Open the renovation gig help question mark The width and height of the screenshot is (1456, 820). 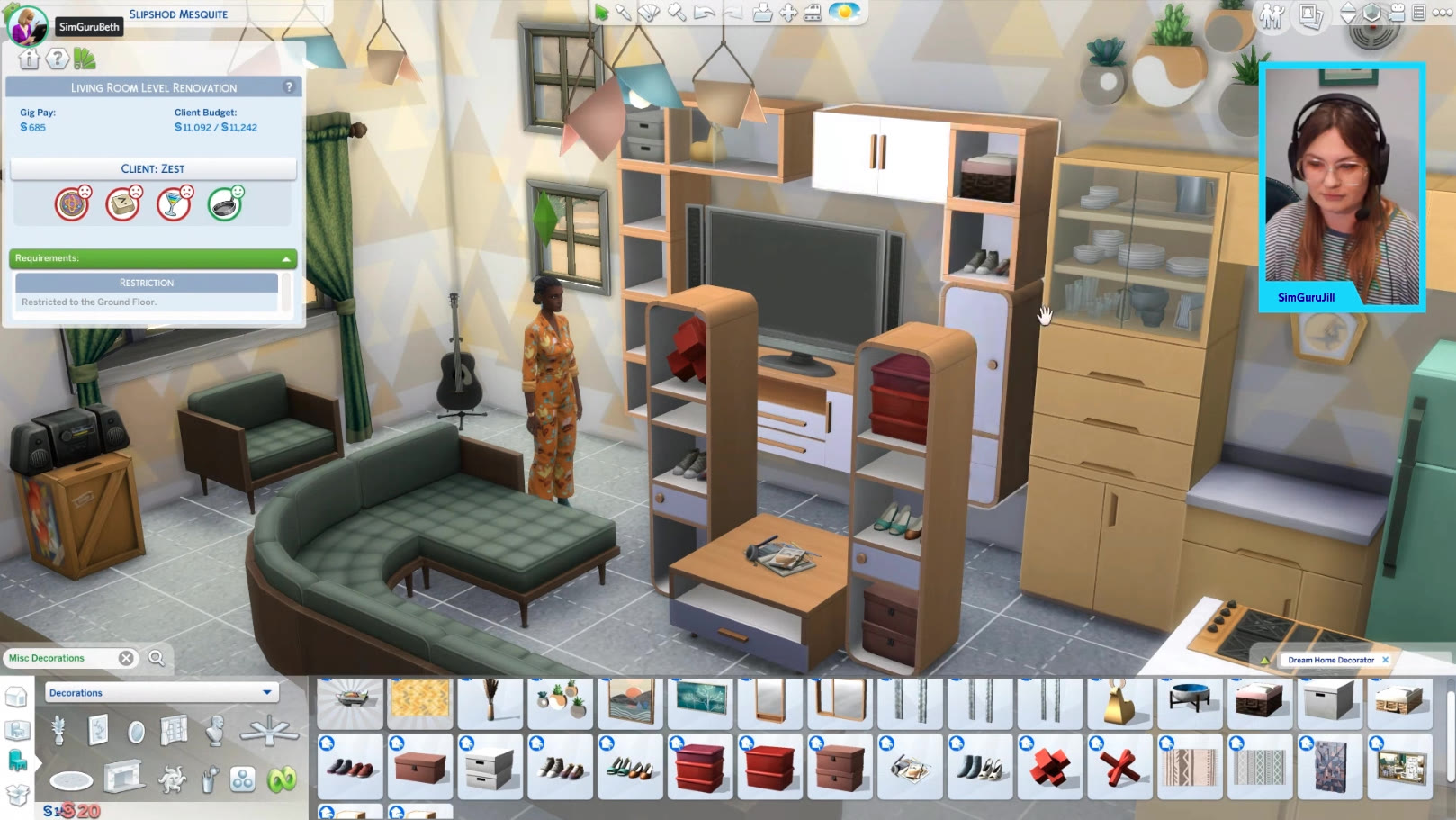pyautogui.click(x=289, y=87)
